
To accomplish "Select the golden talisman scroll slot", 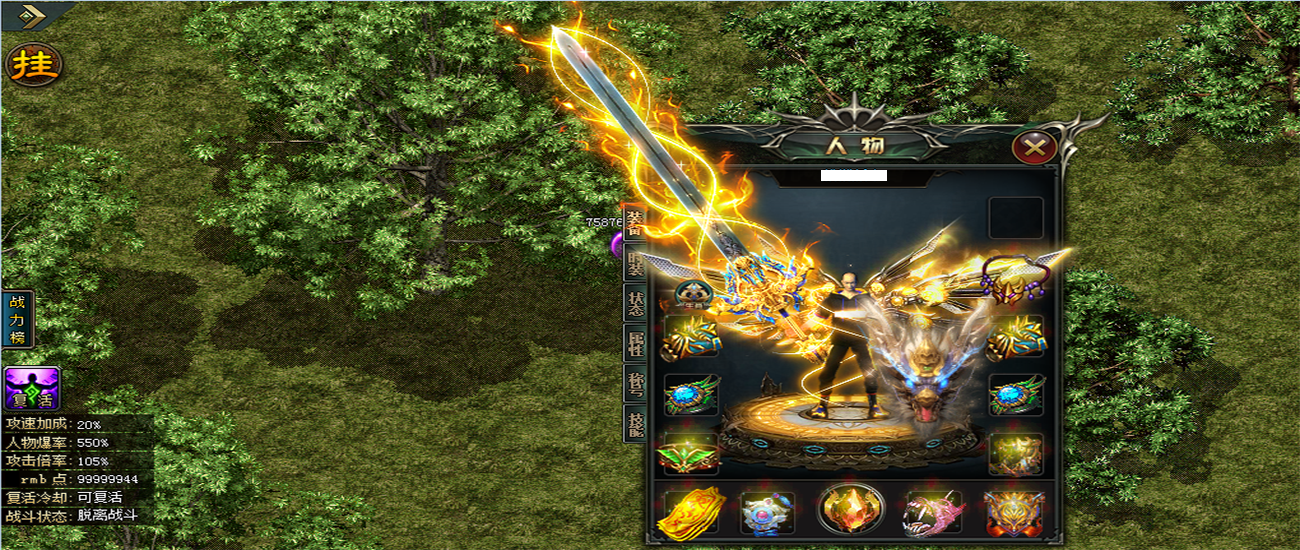I will point(690,512).
